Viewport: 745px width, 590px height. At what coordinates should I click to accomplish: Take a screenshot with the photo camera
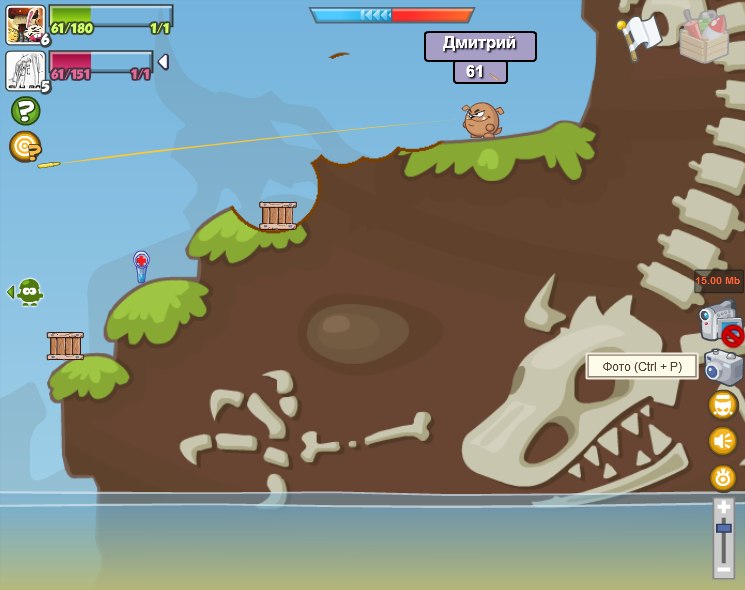point(723,367)
